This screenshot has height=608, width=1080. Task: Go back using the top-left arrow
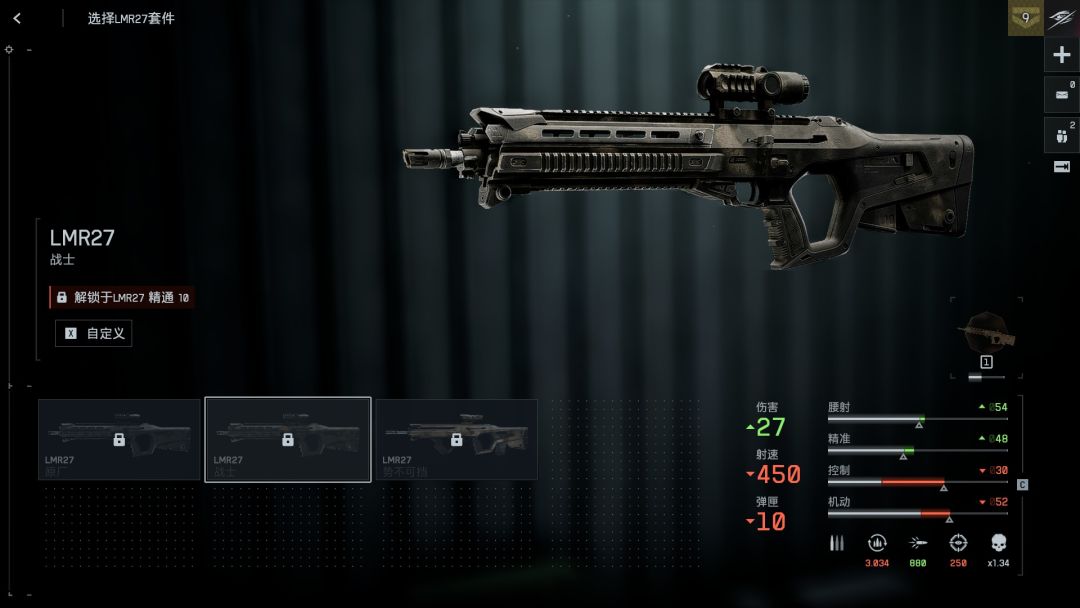coord(17,18)
